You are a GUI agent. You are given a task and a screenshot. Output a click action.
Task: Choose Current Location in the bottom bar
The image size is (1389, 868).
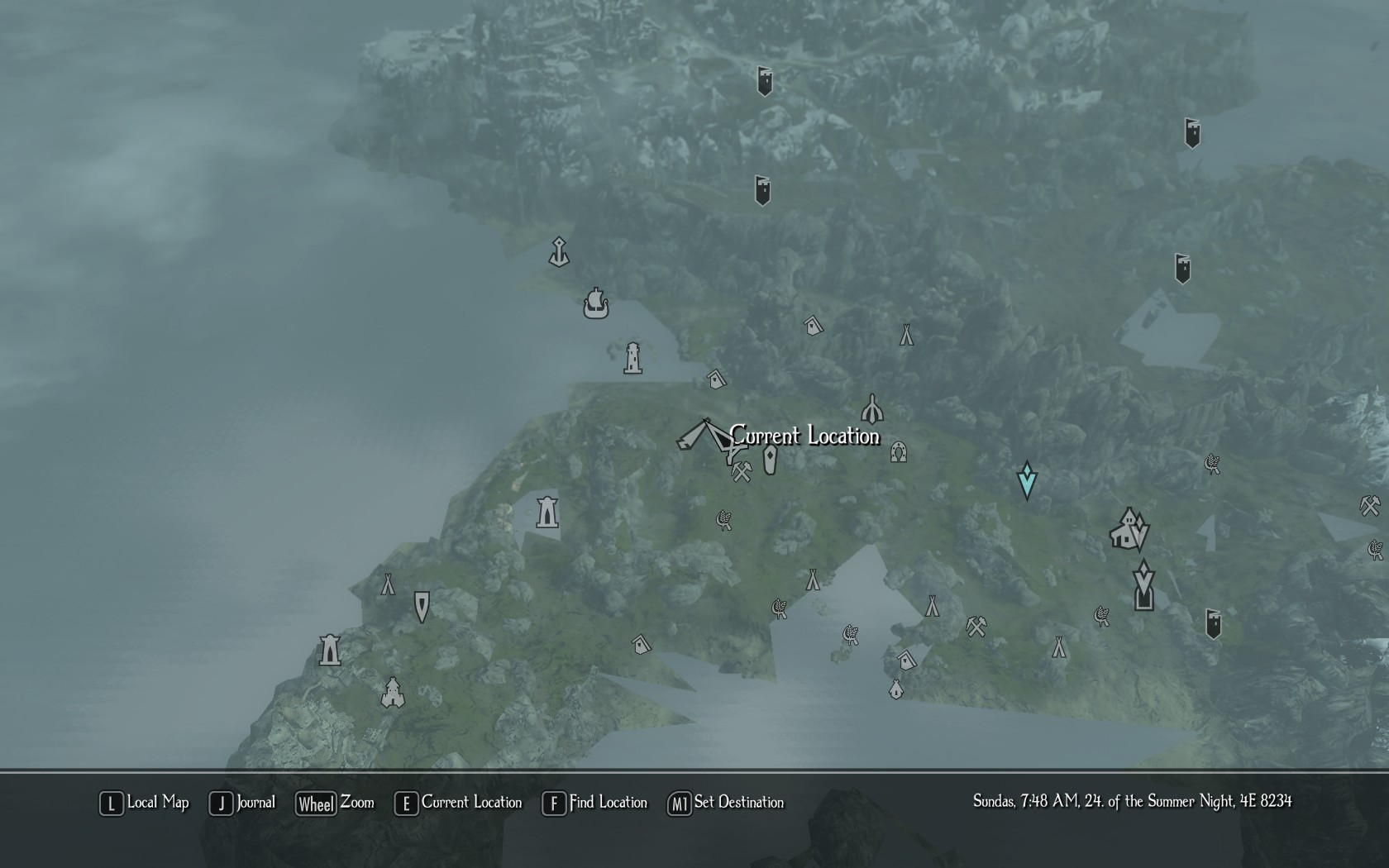(x=459, y=803)
